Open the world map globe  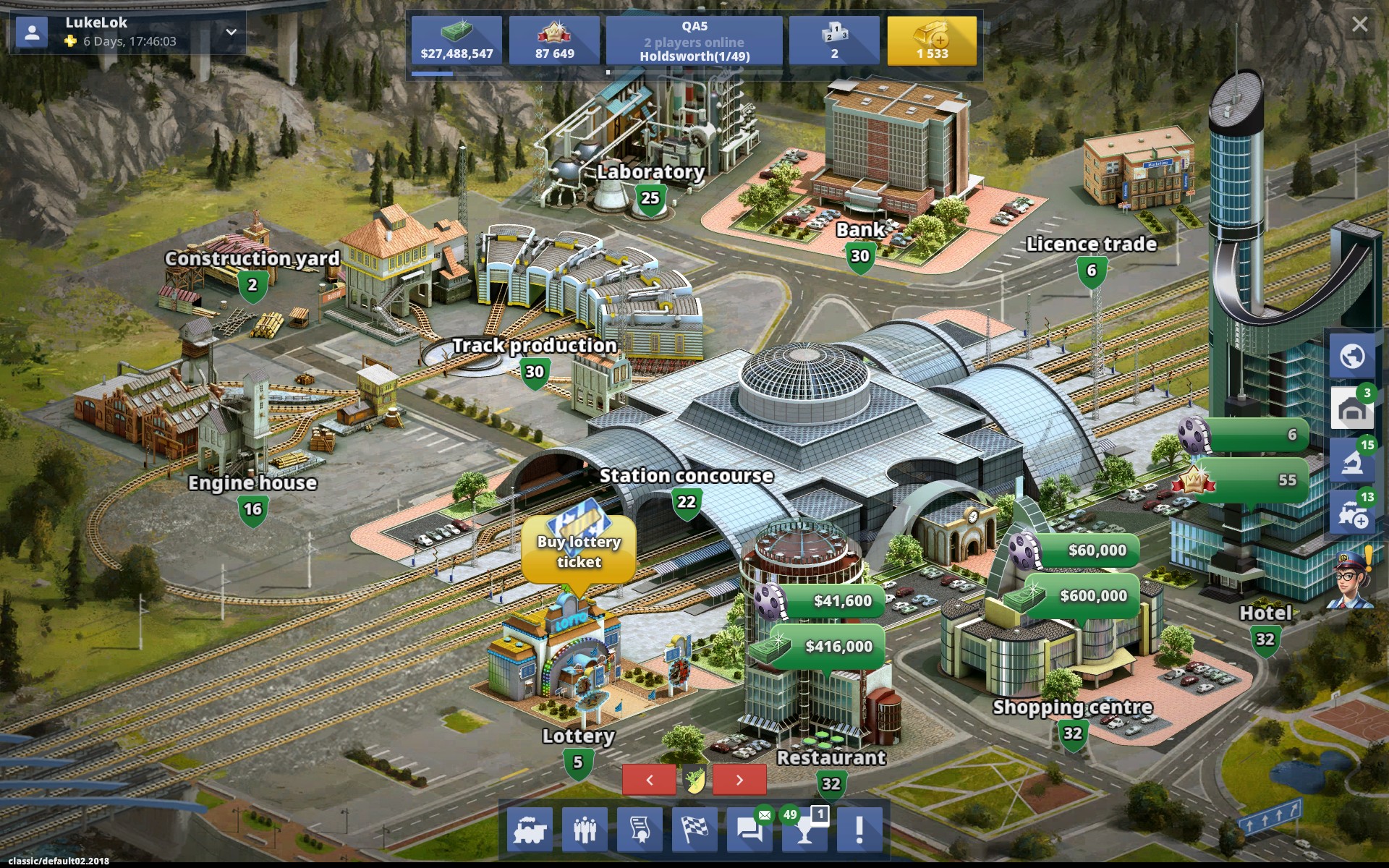(1352, 356)
